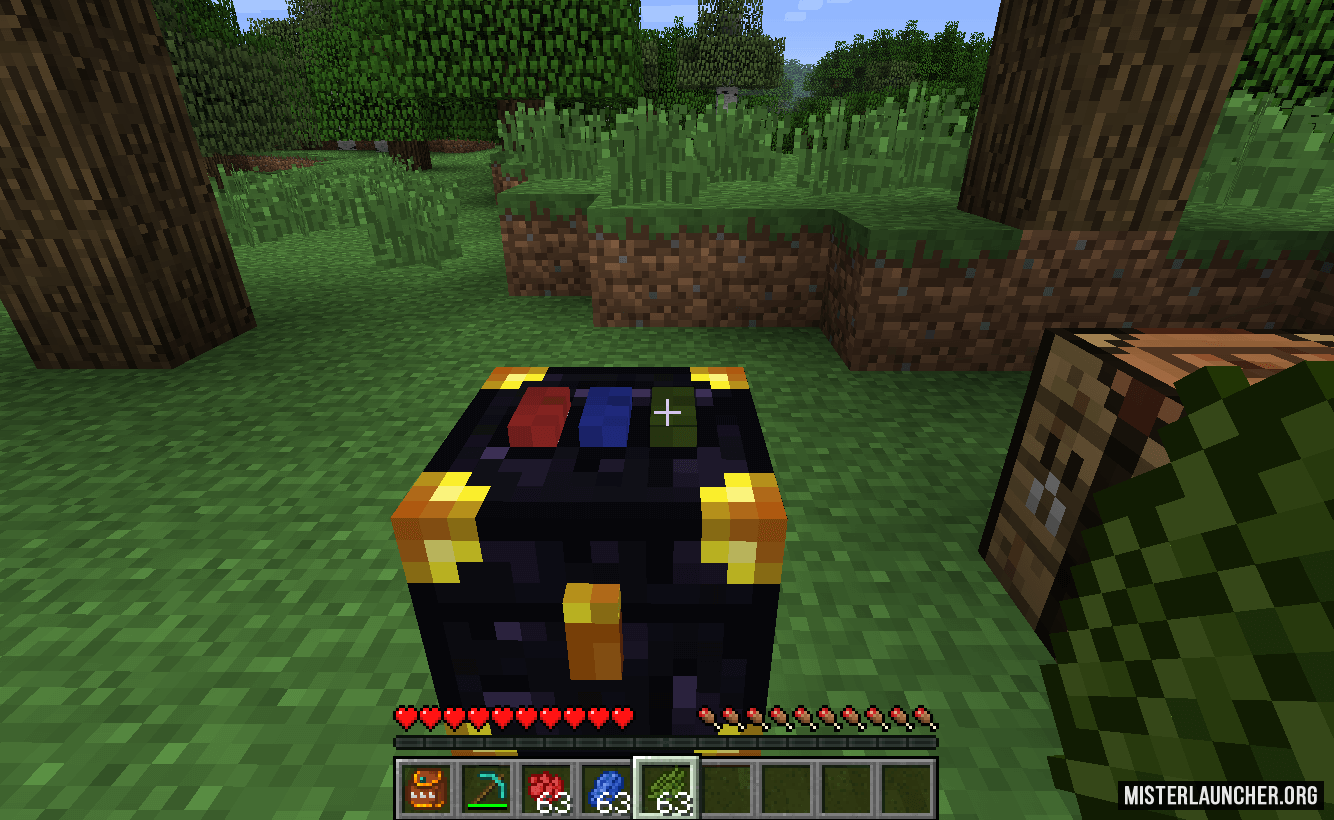The height and width of the screenshot is (820, 1334).
Task: Select the green dye stack slot
Action: coord(666,788)
